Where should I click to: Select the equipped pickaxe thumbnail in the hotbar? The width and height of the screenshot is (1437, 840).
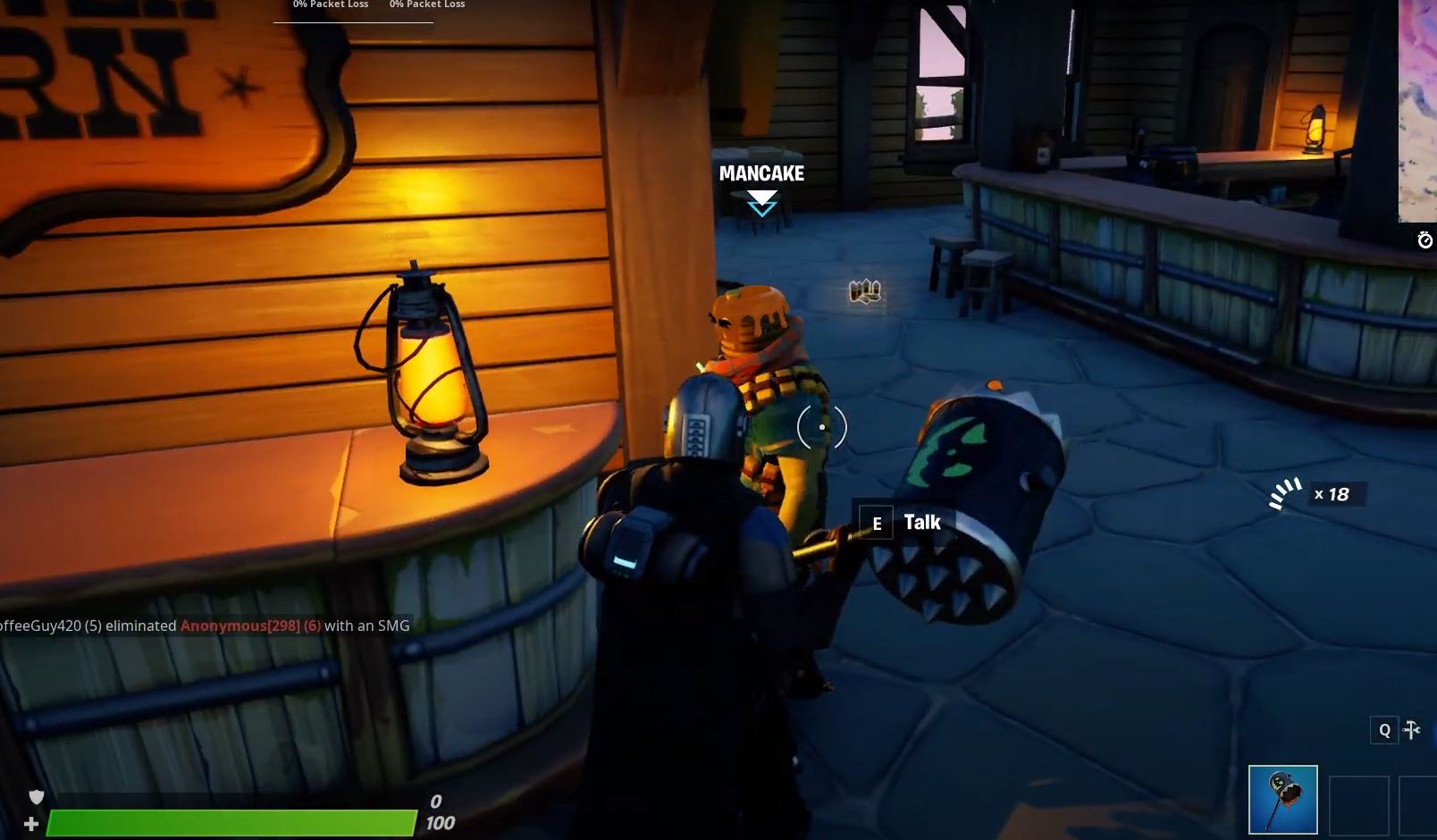pos(1284,798)
